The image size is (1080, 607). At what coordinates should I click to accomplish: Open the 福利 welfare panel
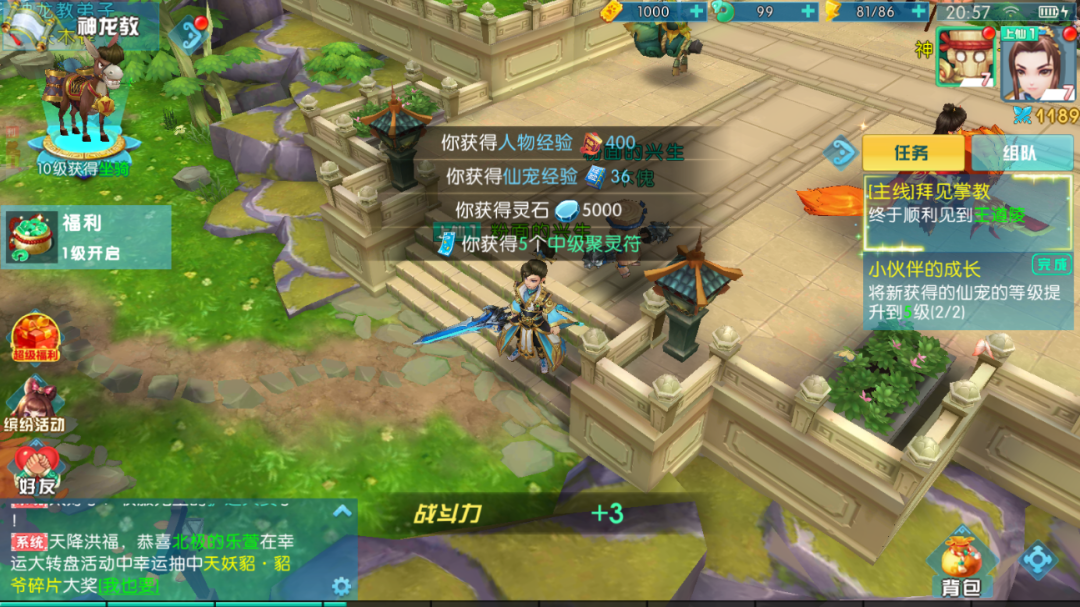(x=87, y=237)
